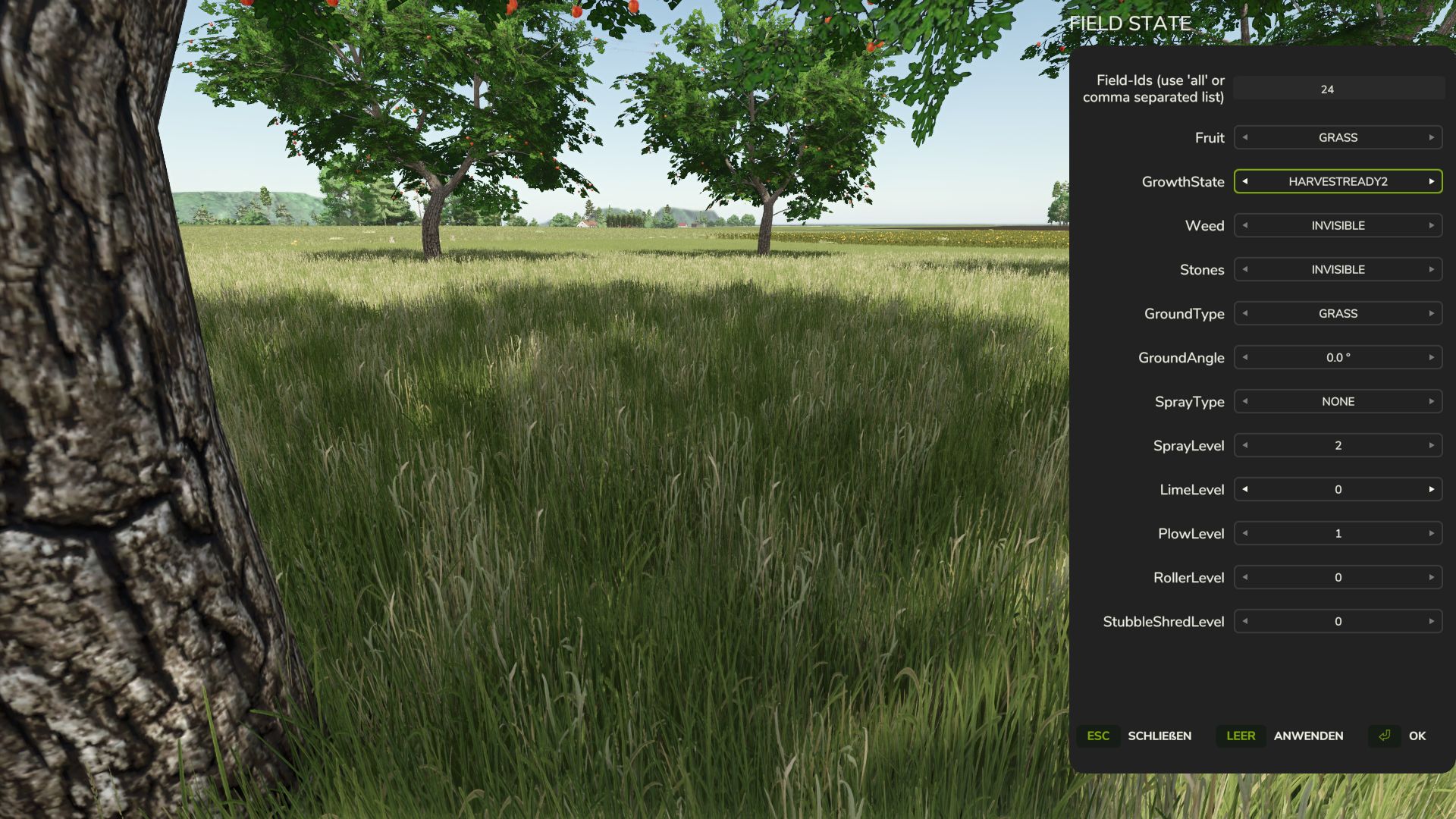Step the GroundType selector backward

[1244, 313]
